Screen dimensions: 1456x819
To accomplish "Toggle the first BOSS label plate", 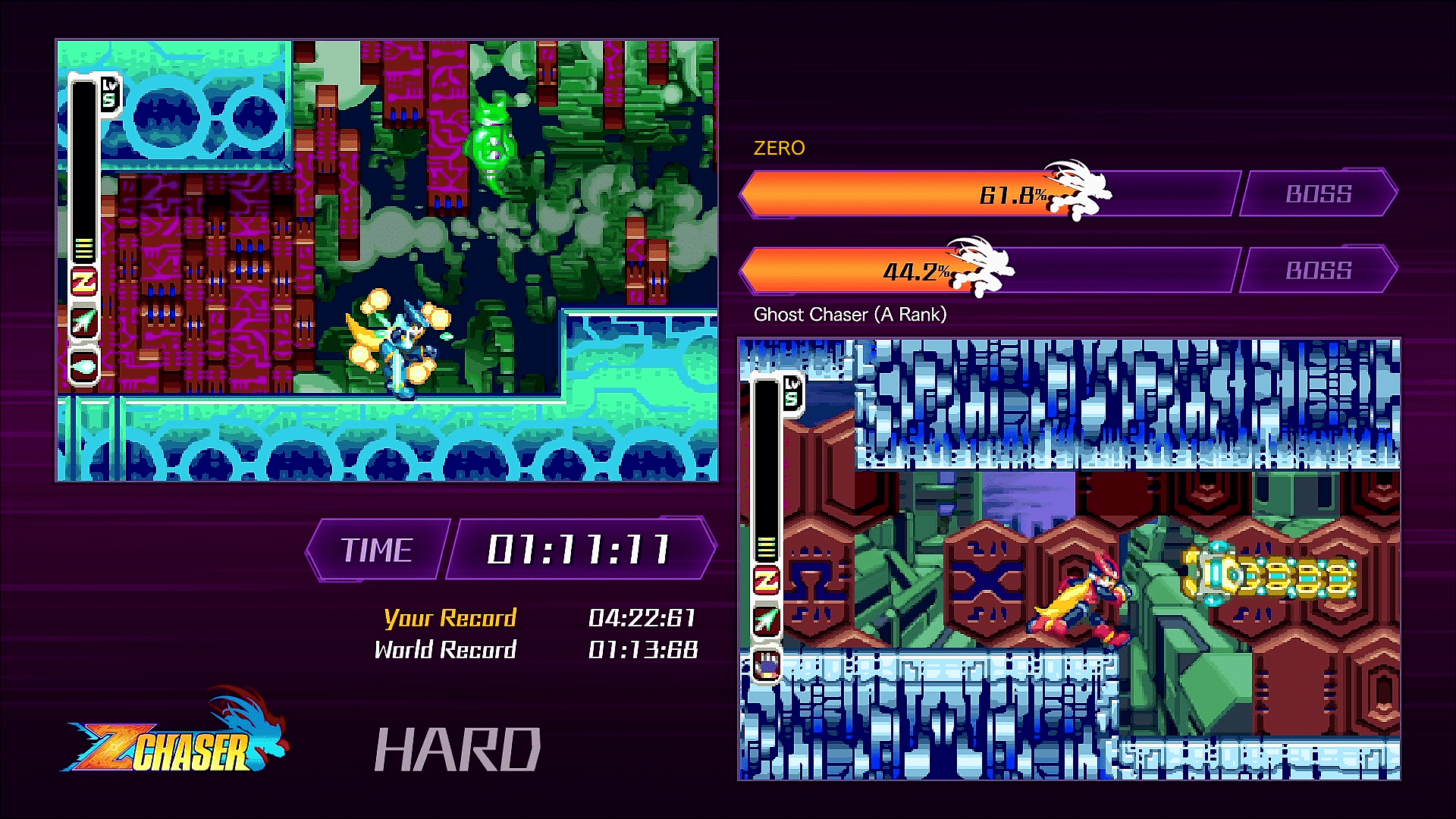I will click(x=1319, y=194).
